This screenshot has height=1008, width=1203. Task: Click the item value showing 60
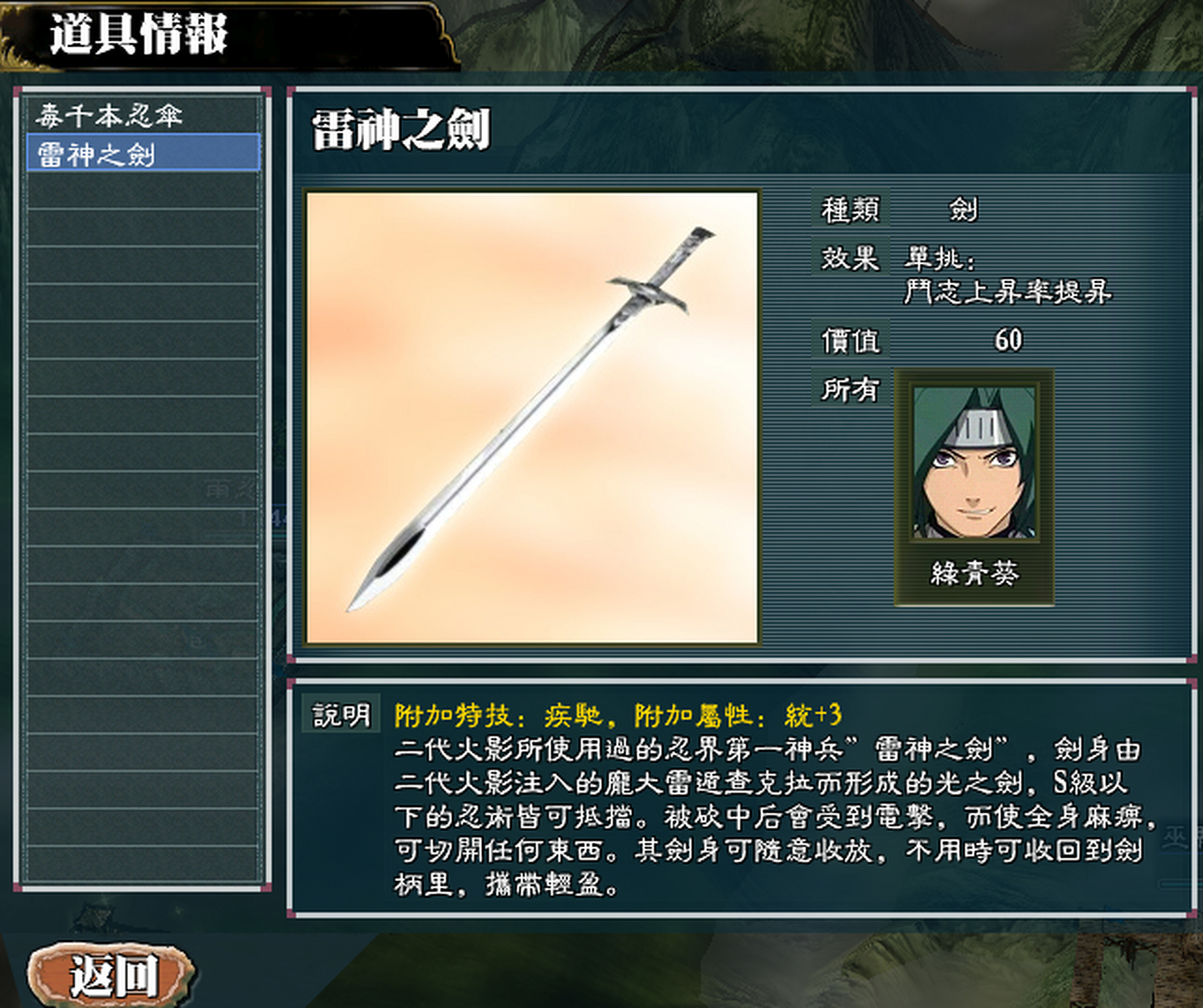(x=1008, y=337)
